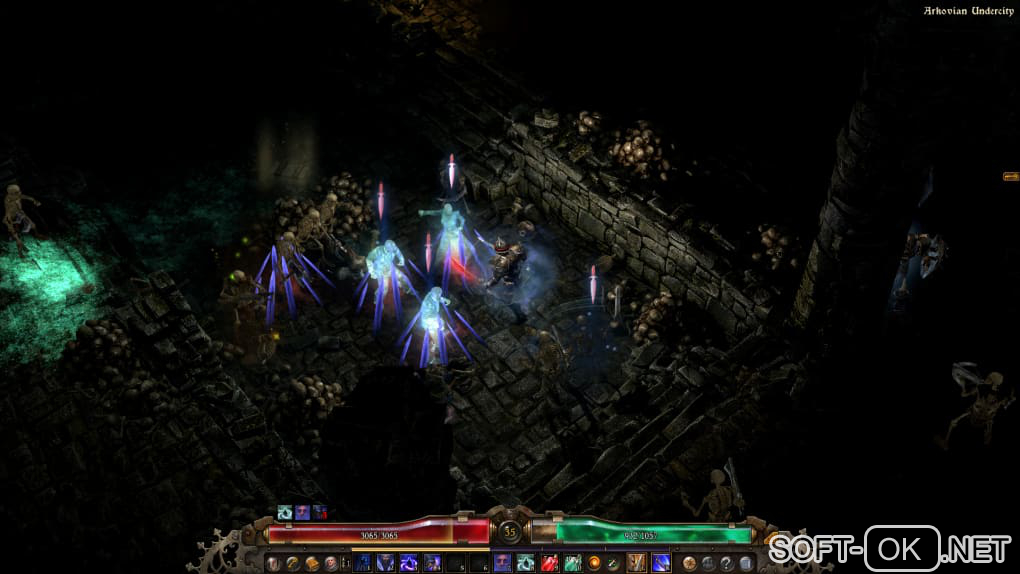Select the blue right mouse button skill

(660, 563)
